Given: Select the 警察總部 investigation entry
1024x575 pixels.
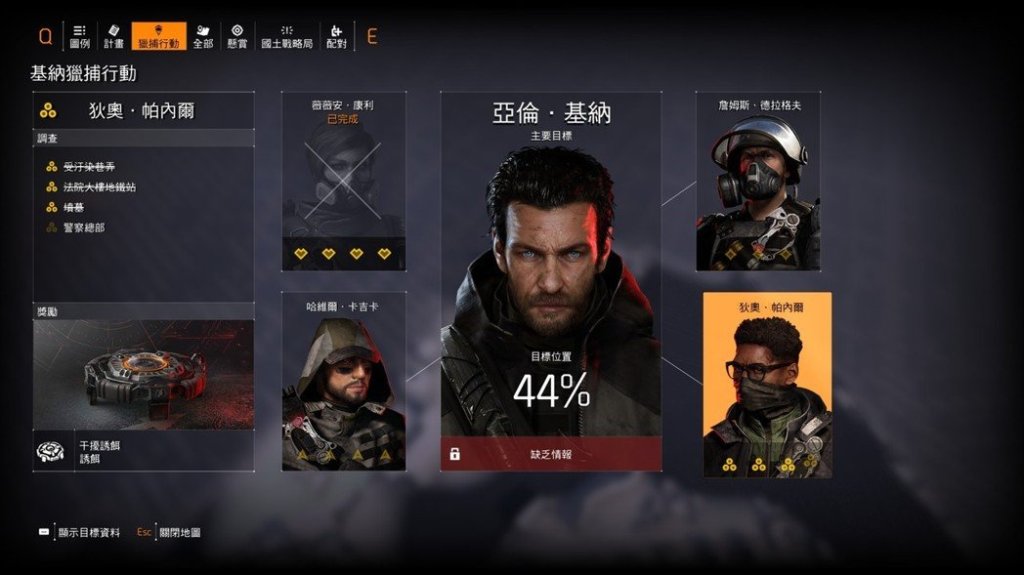Looking at the screenshot, I should (x=84, y=228).
